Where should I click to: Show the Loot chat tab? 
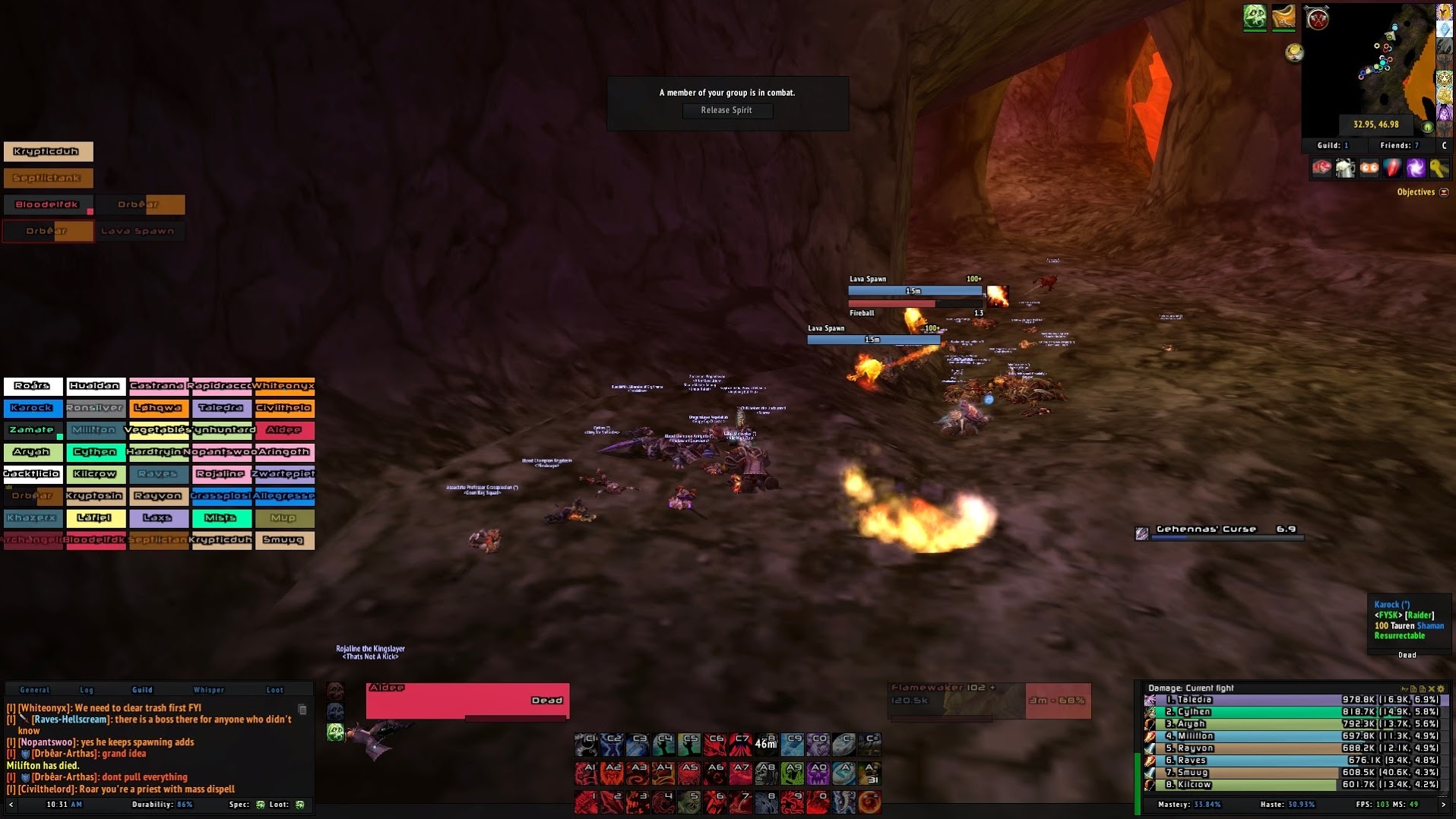click(x=274, y=690)
